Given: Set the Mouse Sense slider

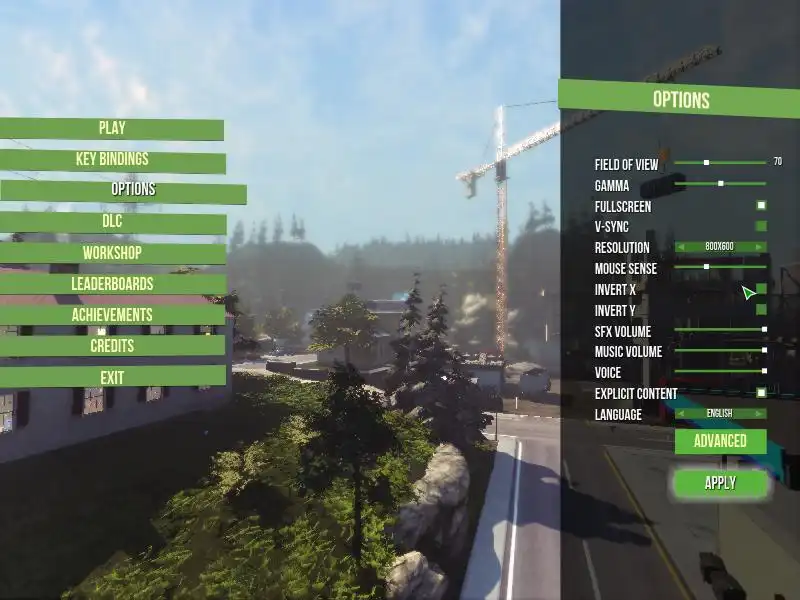Looking at the screenshot, I should pos(720,267).
